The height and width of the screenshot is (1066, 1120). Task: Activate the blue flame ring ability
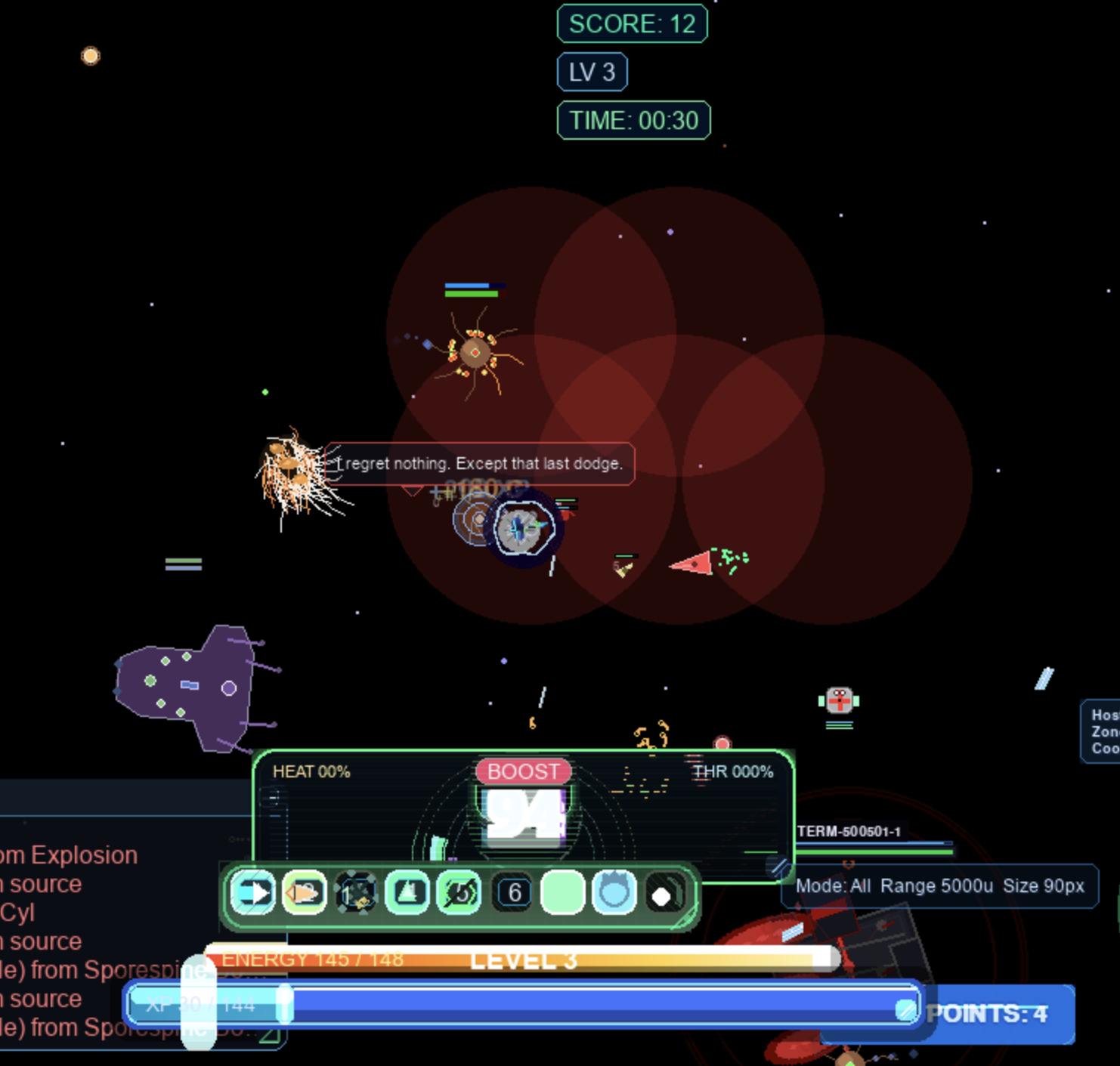click(614, 893)
